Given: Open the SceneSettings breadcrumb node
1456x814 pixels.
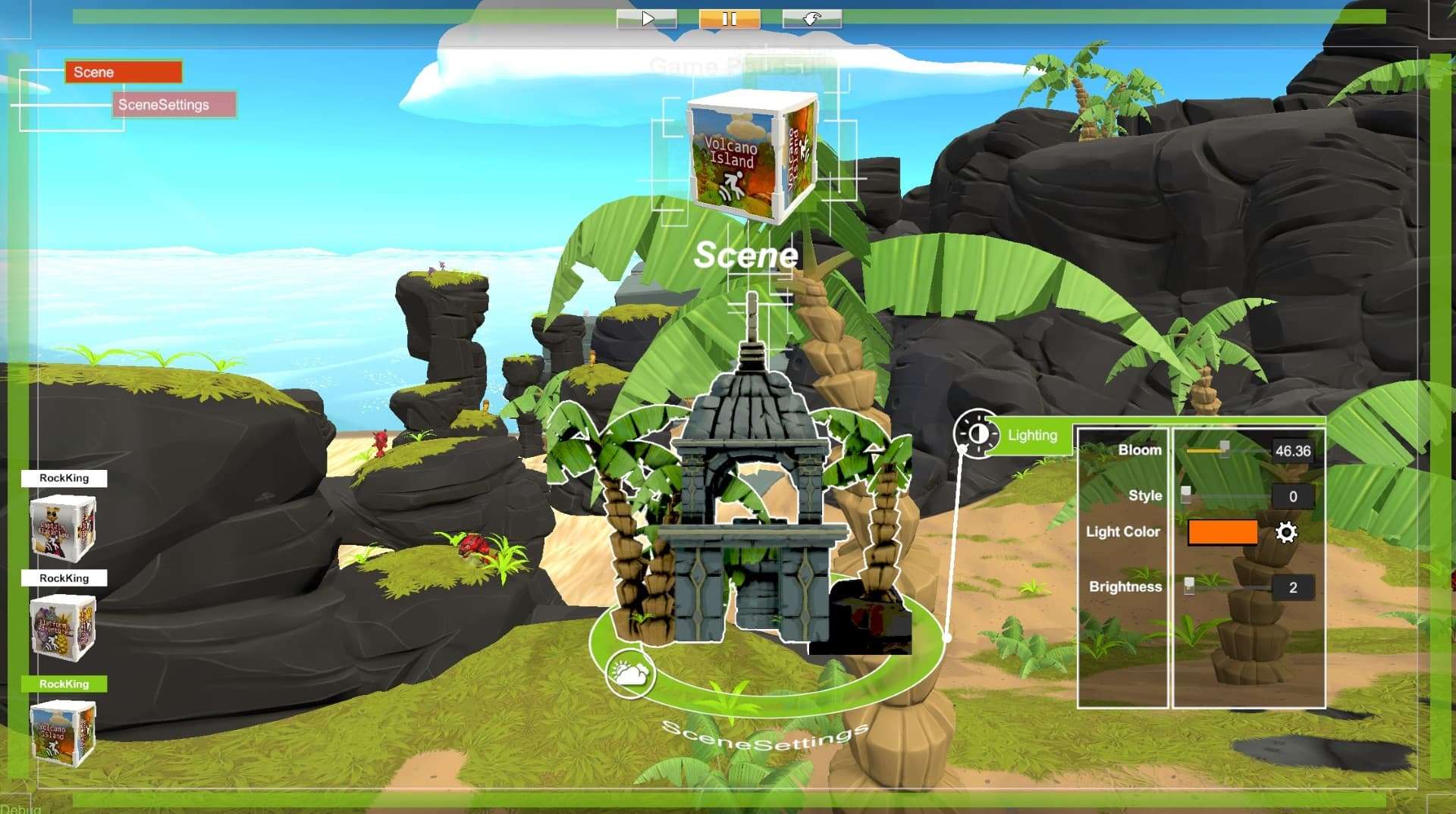Looking at the screenshot, I should (174, 105).
